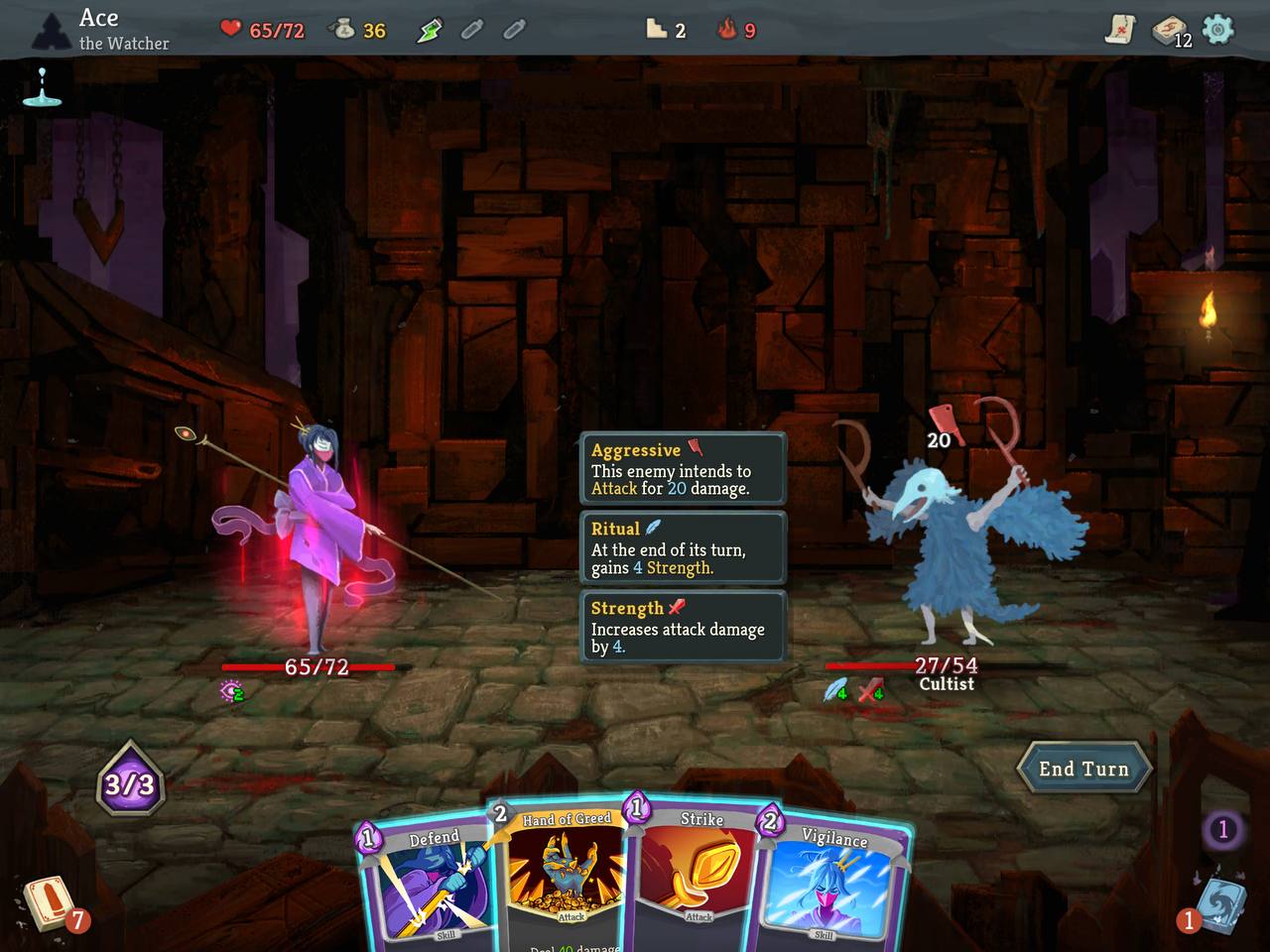End the current turn
Viewport: 1270px width, 952px height.
1083,769
